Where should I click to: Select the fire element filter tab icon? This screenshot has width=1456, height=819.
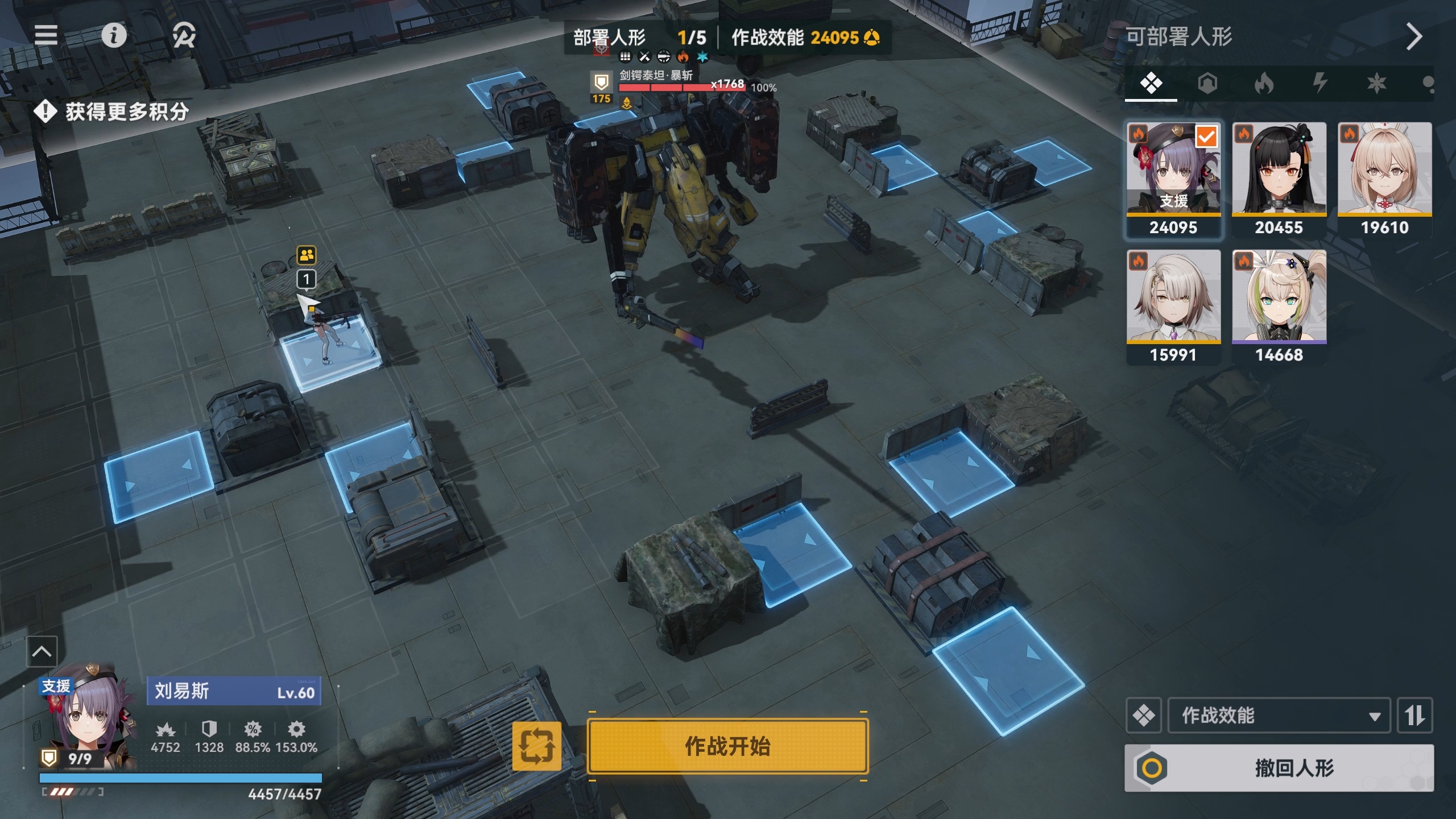pyautogui.click(x=1265, y=83)
